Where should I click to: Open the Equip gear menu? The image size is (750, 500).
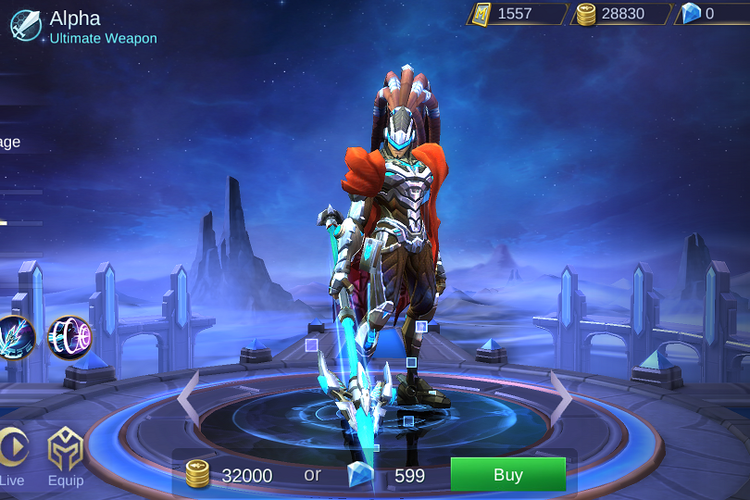point(65,457)
